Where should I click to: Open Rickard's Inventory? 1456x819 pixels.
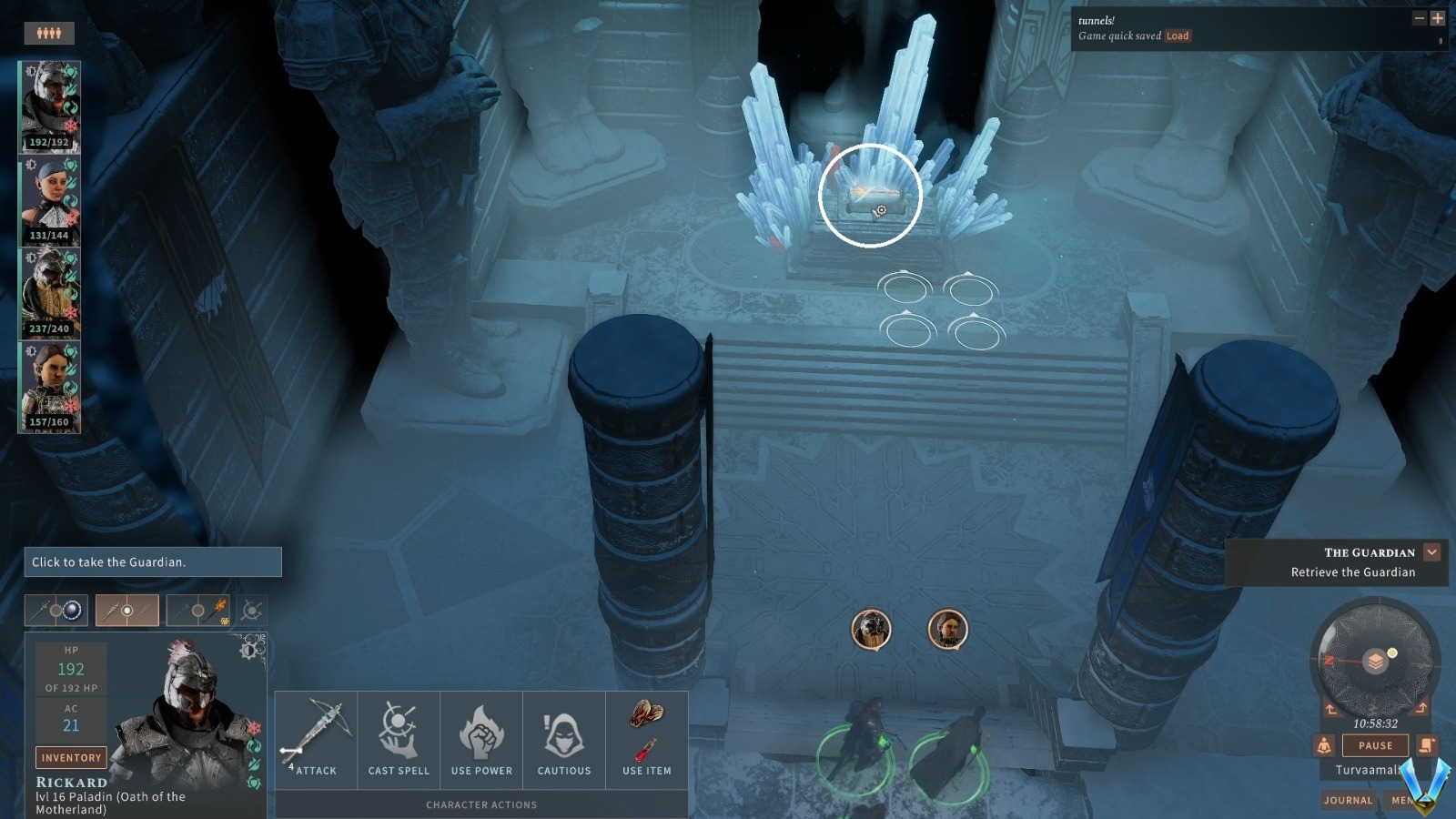click(x=71, y=757)
